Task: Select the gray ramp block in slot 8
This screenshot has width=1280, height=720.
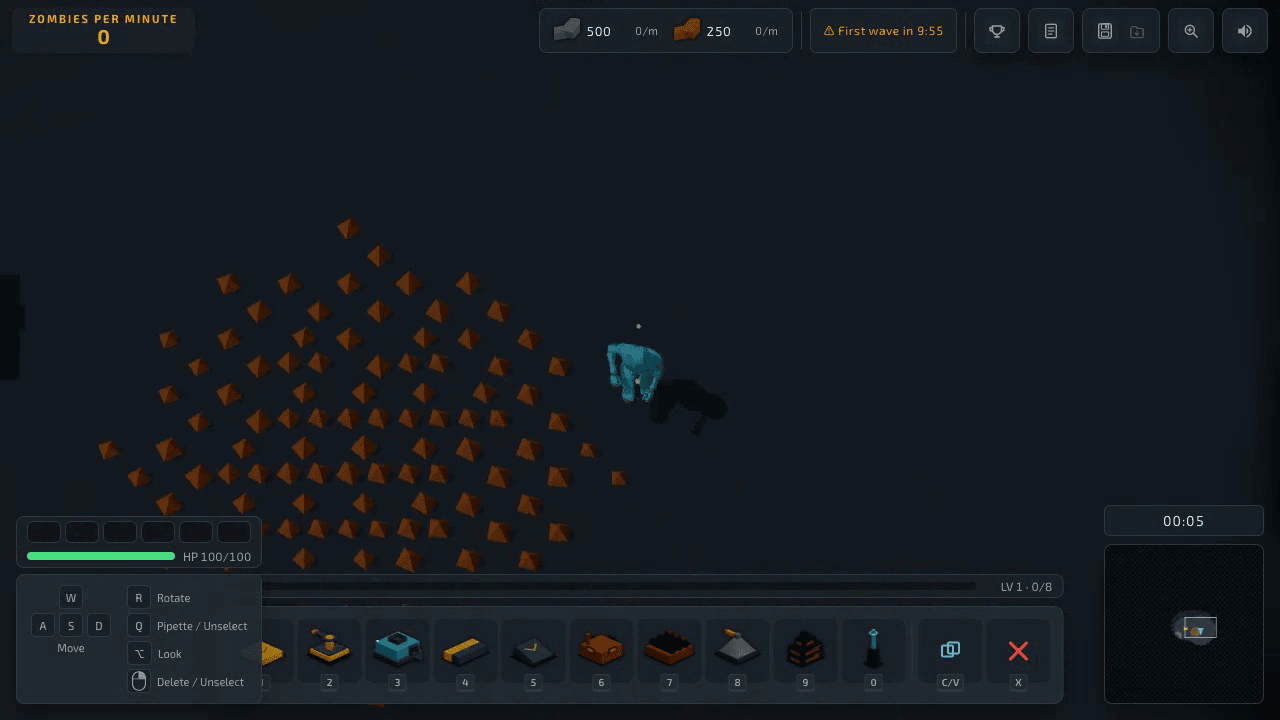Action: [737, 650]
